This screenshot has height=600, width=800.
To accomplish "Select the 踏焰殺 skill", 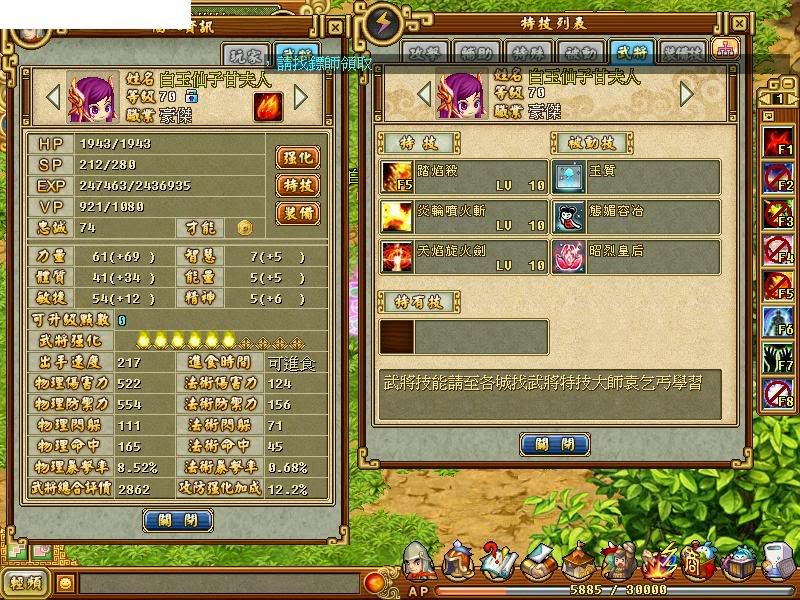I will tap(463, 177).
